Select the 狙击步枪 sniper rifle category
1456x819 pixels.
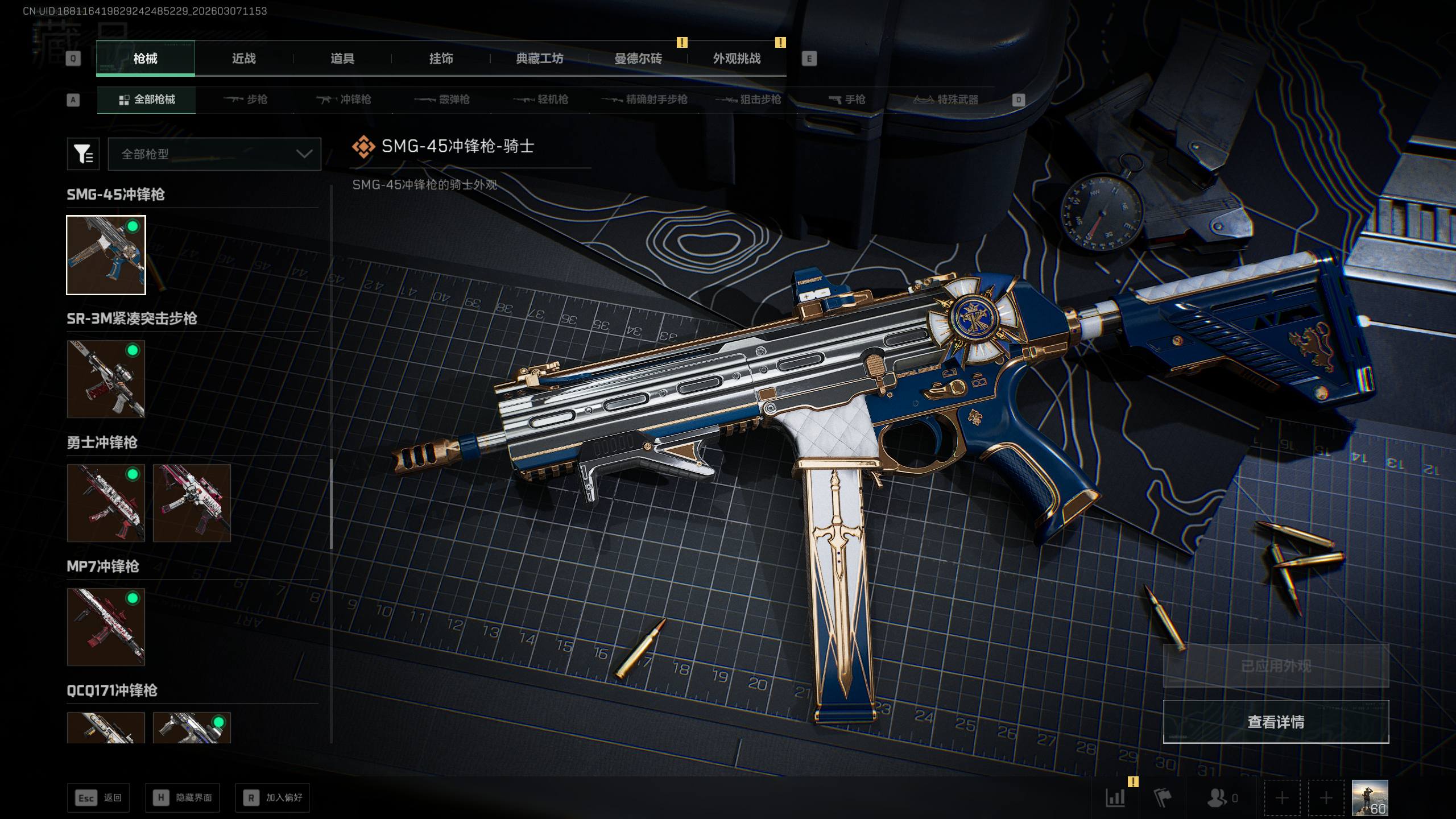748,100
